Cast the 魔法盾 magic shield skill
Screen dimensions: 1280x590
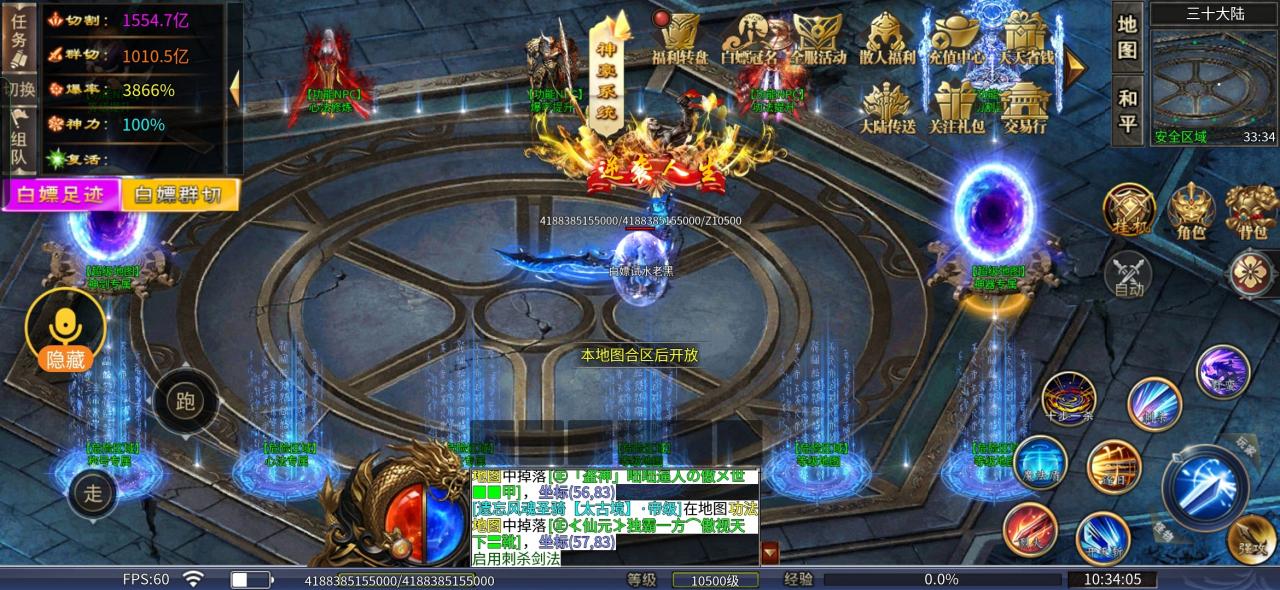(1040, 463)
